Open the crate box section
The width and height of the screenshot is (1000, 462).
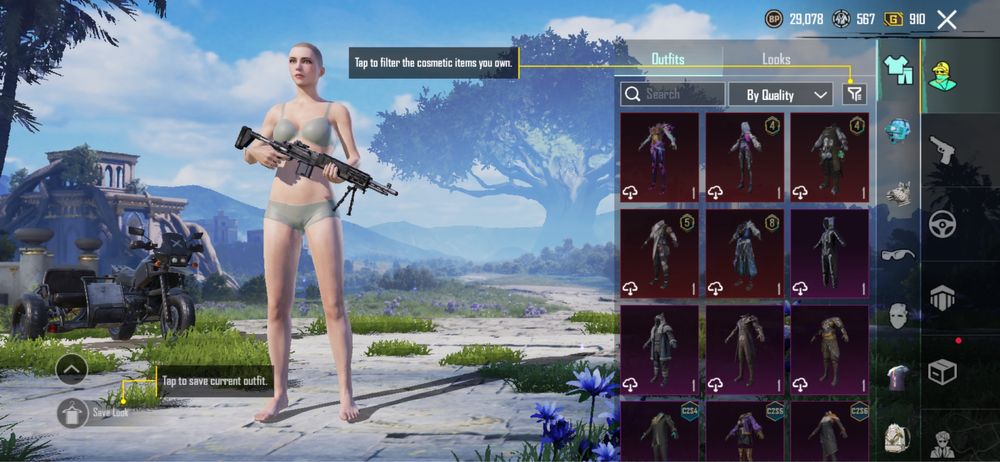click(942, 371)
